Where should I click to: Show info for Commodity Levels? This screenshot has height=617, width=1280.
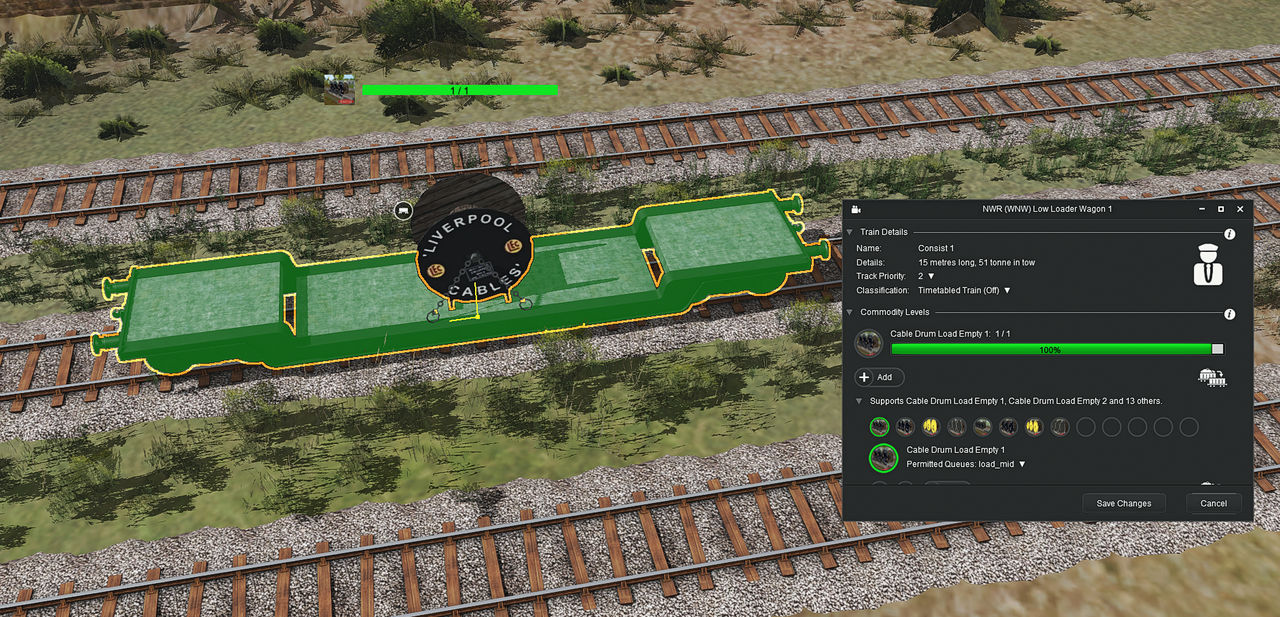pyautogui.click(x=1229, y=314)
